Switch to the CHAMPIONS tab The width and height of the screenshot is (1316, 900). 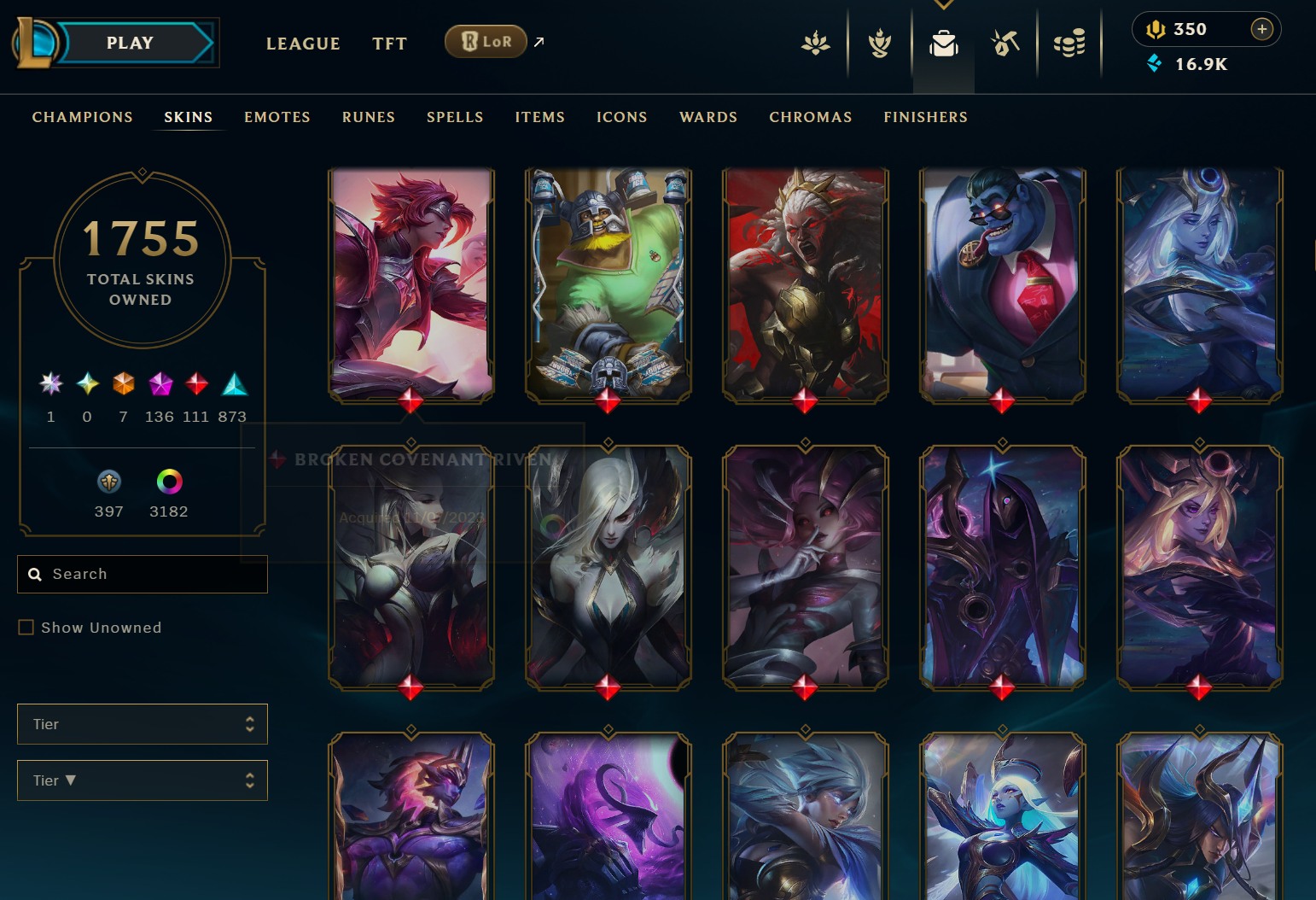click(83, 117)
